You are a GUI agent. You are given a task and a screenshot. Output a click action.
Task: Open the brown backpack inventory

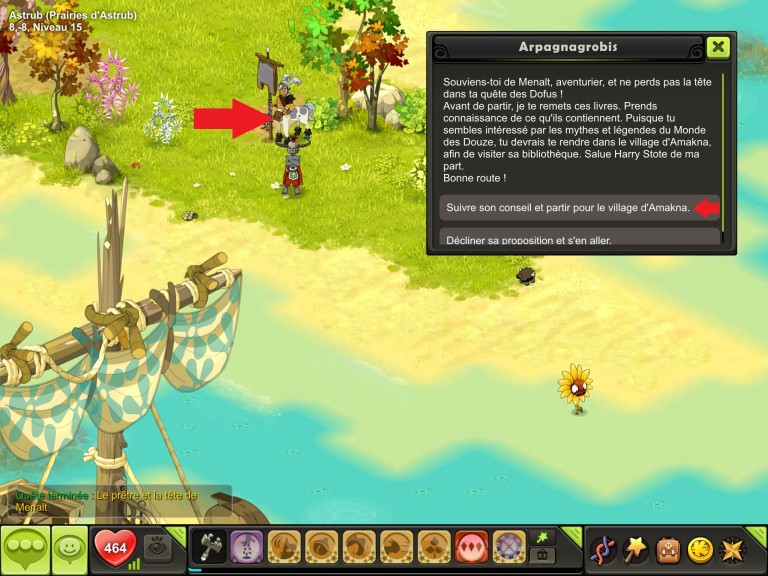(669, 549)
